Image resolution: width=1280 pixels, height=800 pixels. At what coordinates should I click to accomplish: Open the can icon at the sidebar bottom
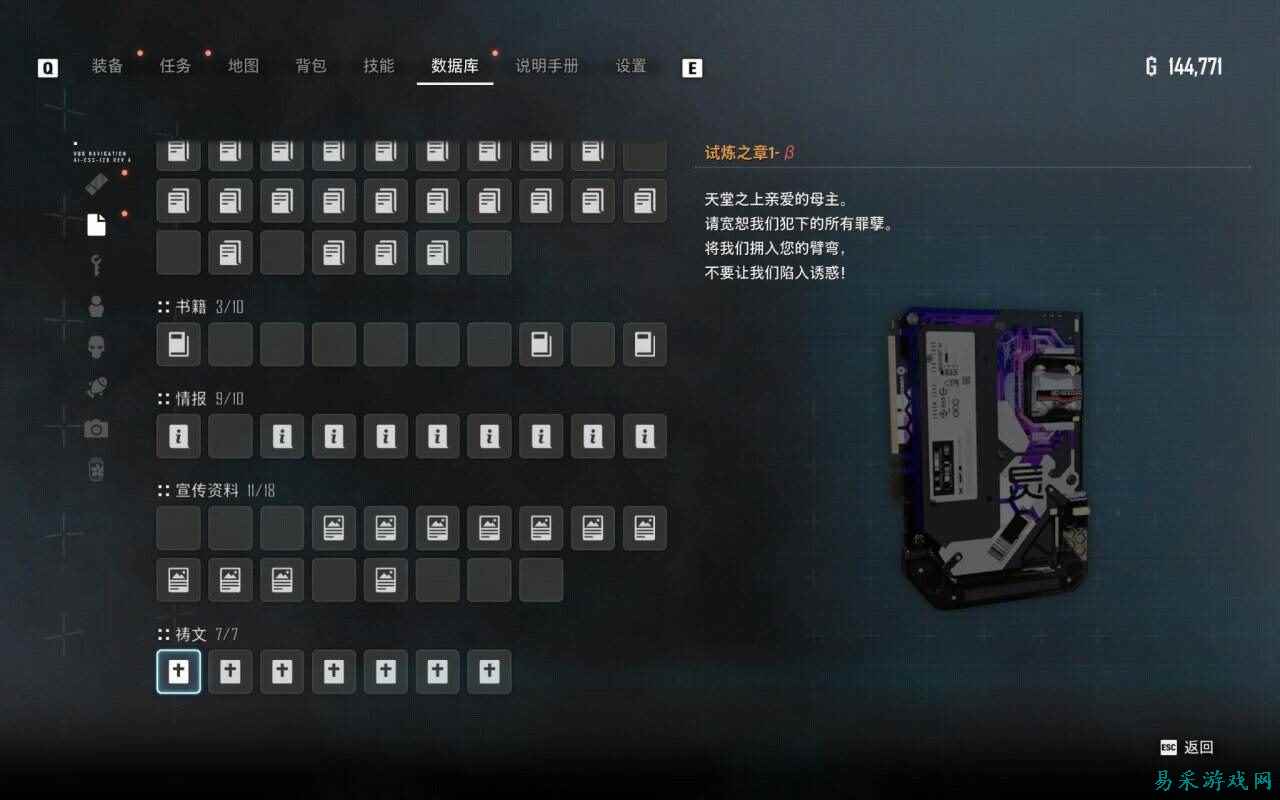pos(95,468)
